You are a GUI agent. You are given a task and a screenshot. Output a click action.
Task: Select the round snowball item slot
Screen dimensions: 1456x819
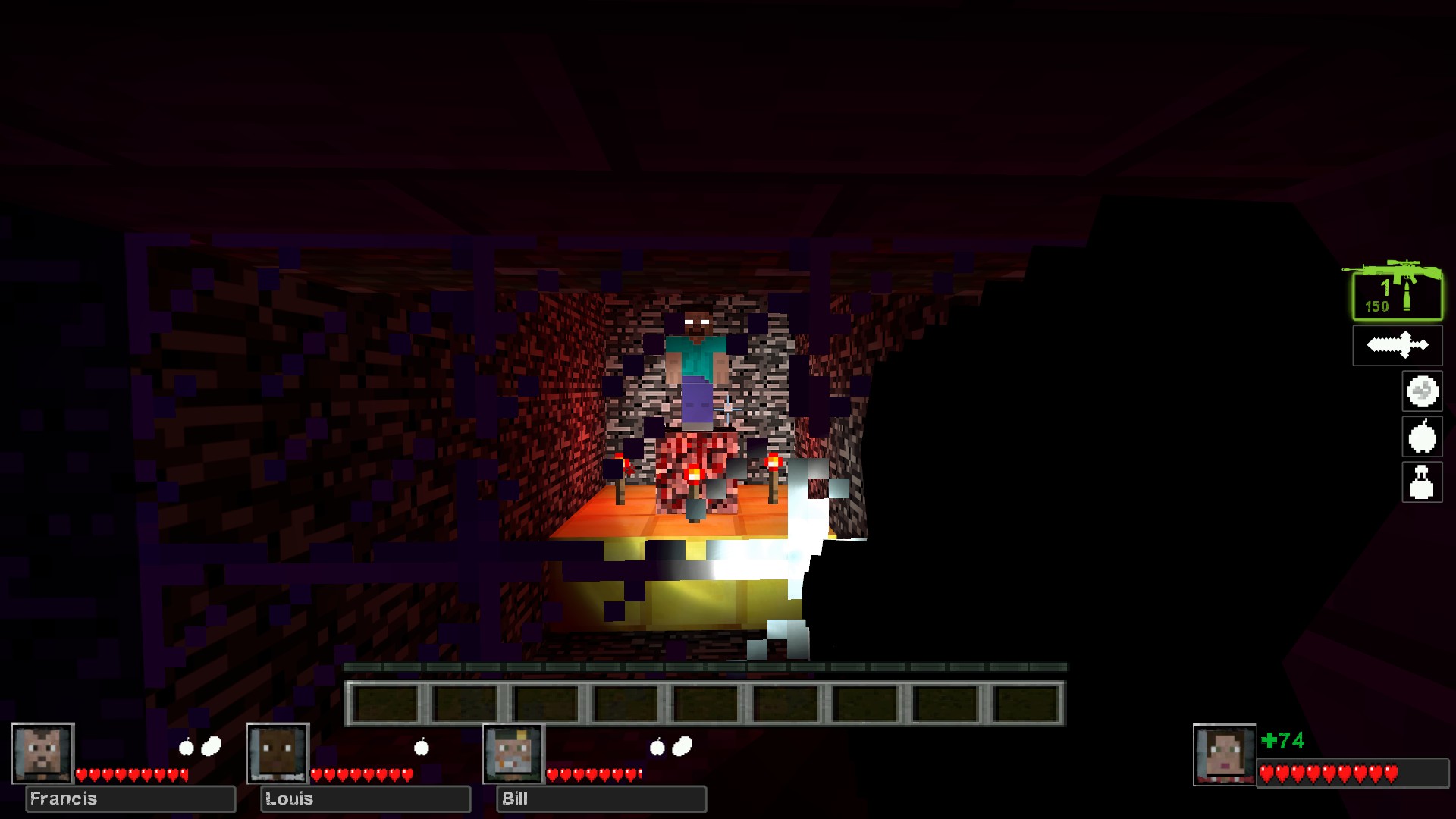1422,391
